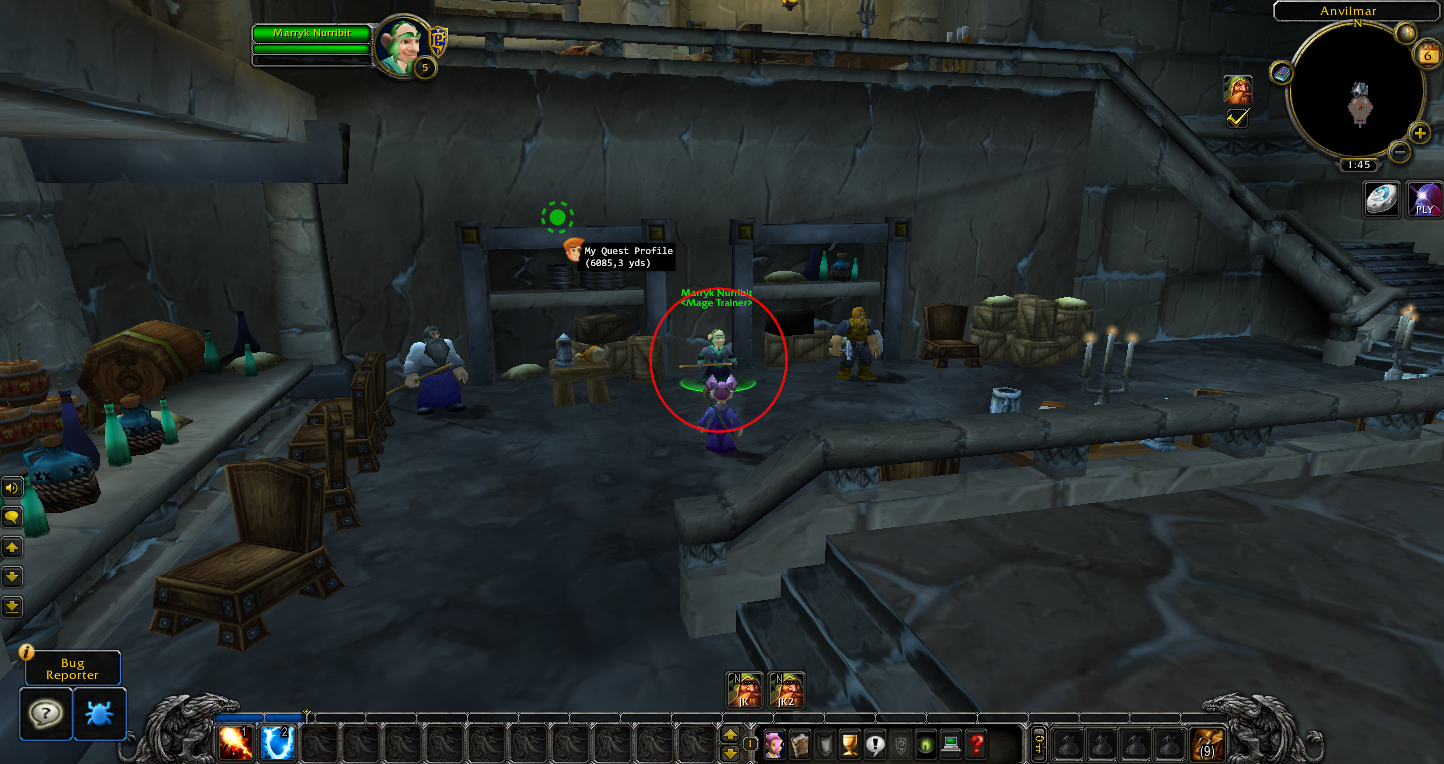The image size is (1444, 764).
Task: Activate the Frost Armor spell in slot 2
Action: (x=277, y=743)
